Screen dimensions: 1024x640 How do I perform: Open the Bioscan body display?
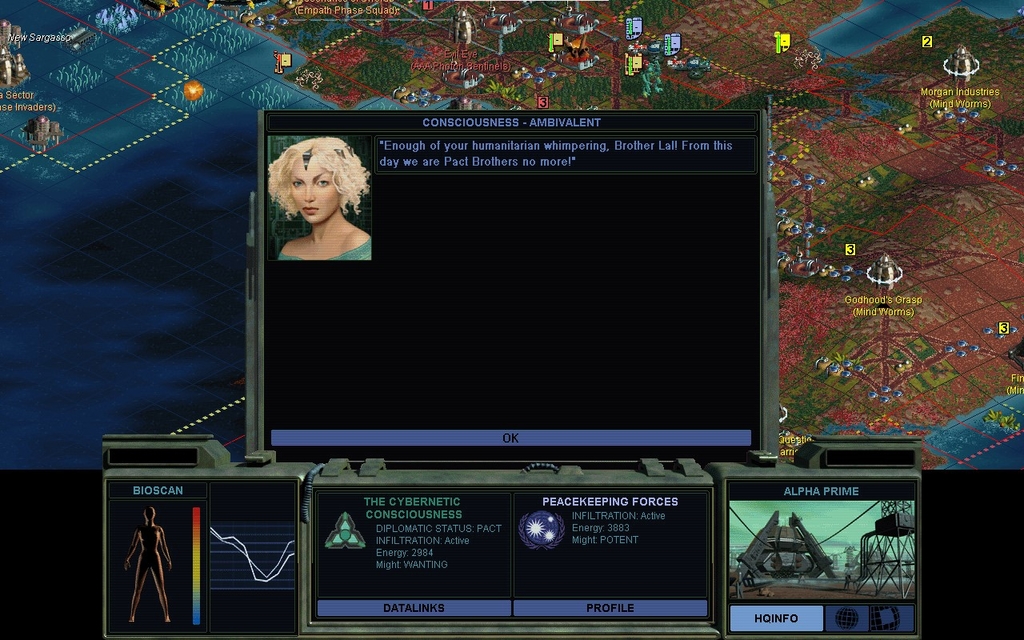(x=148, y=564)
